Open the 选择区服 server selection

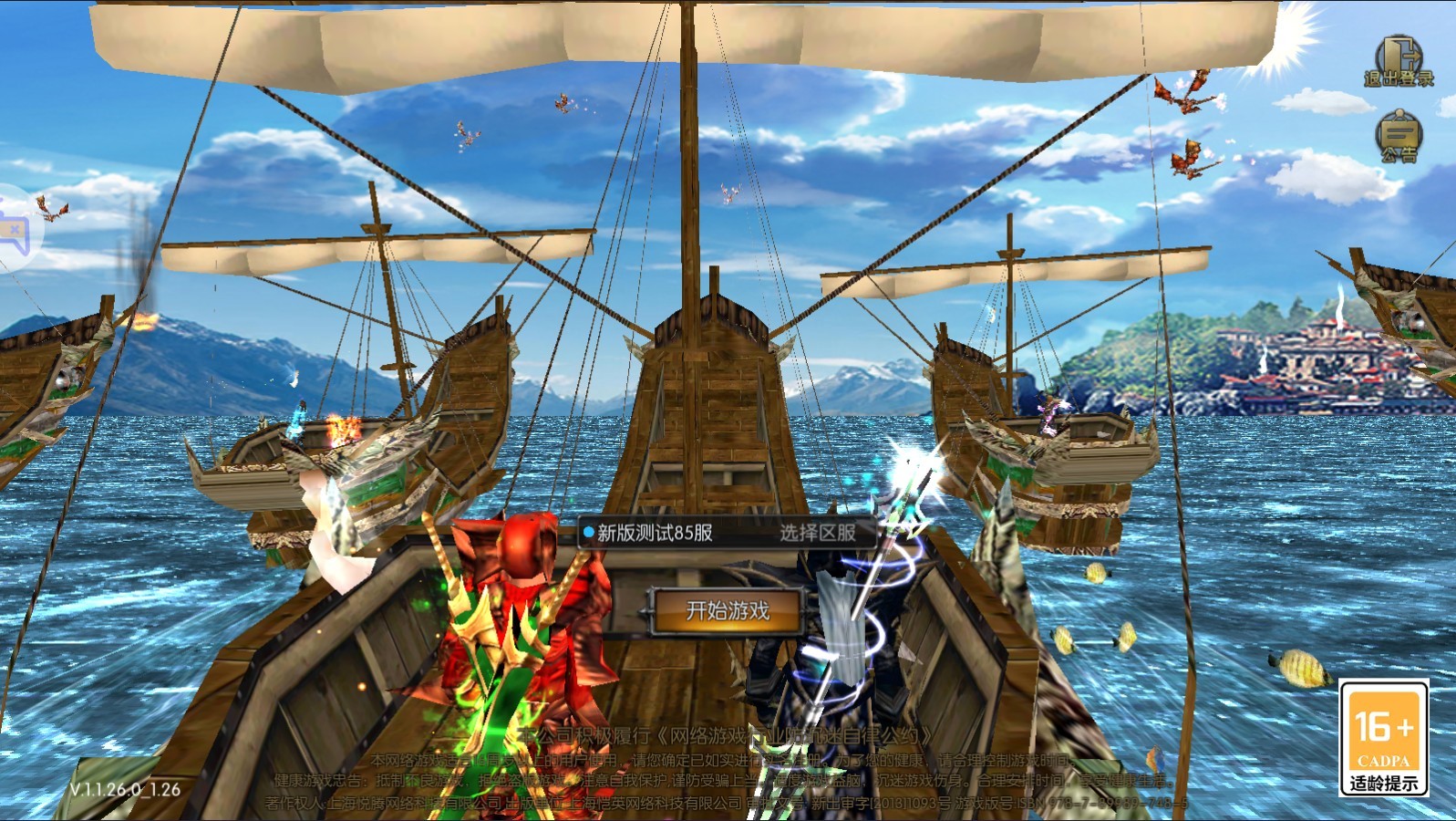click(x=817, y=533)
